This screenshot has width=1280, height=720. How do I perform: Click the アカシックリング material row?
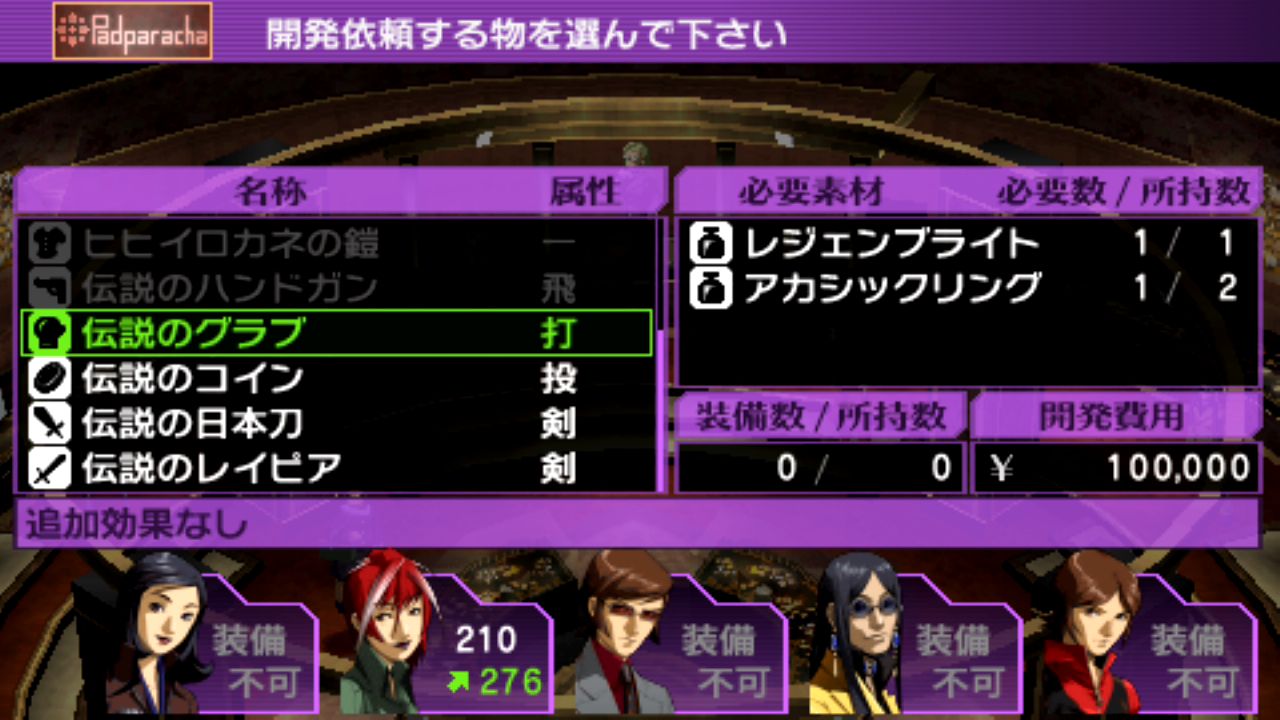coord(965,288)
